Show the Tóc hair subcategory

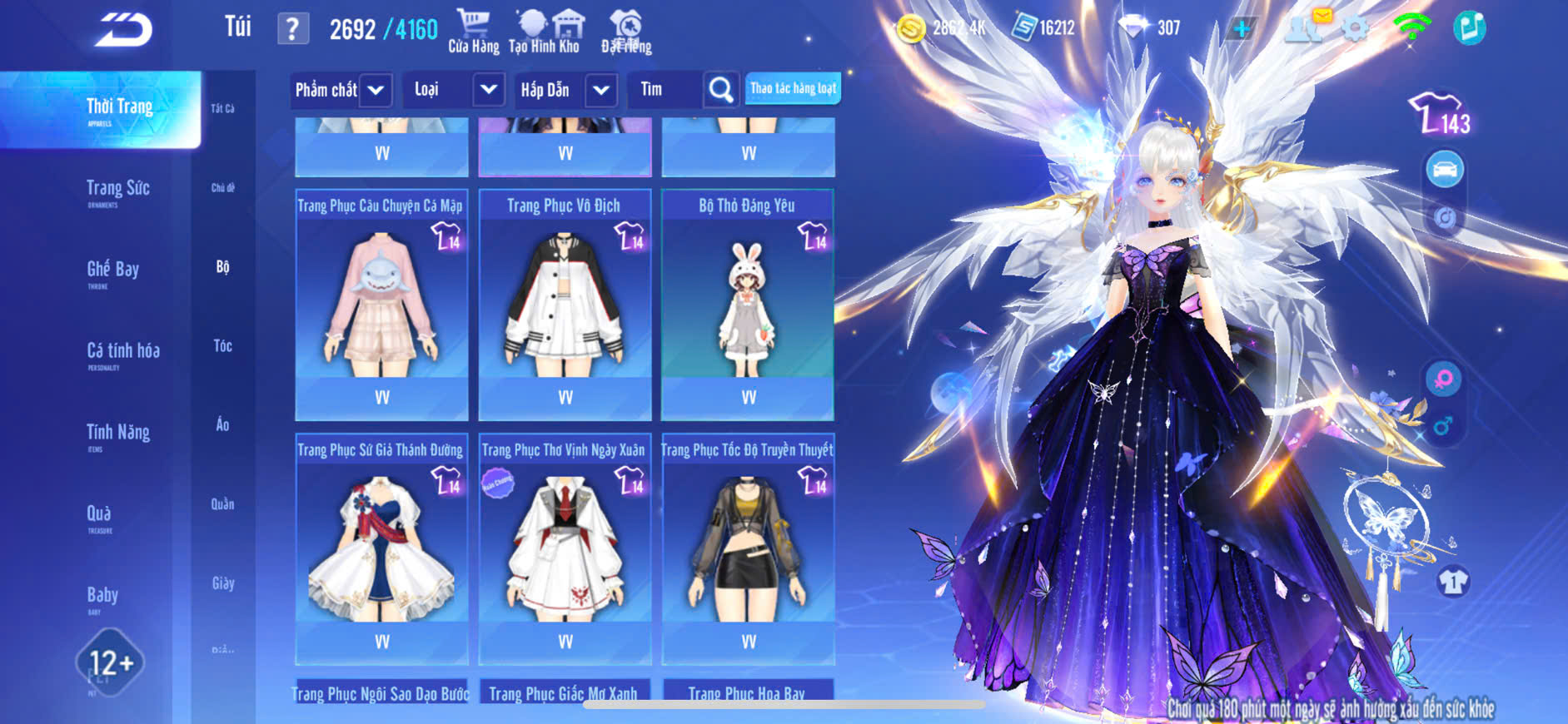tap(222, 345)
